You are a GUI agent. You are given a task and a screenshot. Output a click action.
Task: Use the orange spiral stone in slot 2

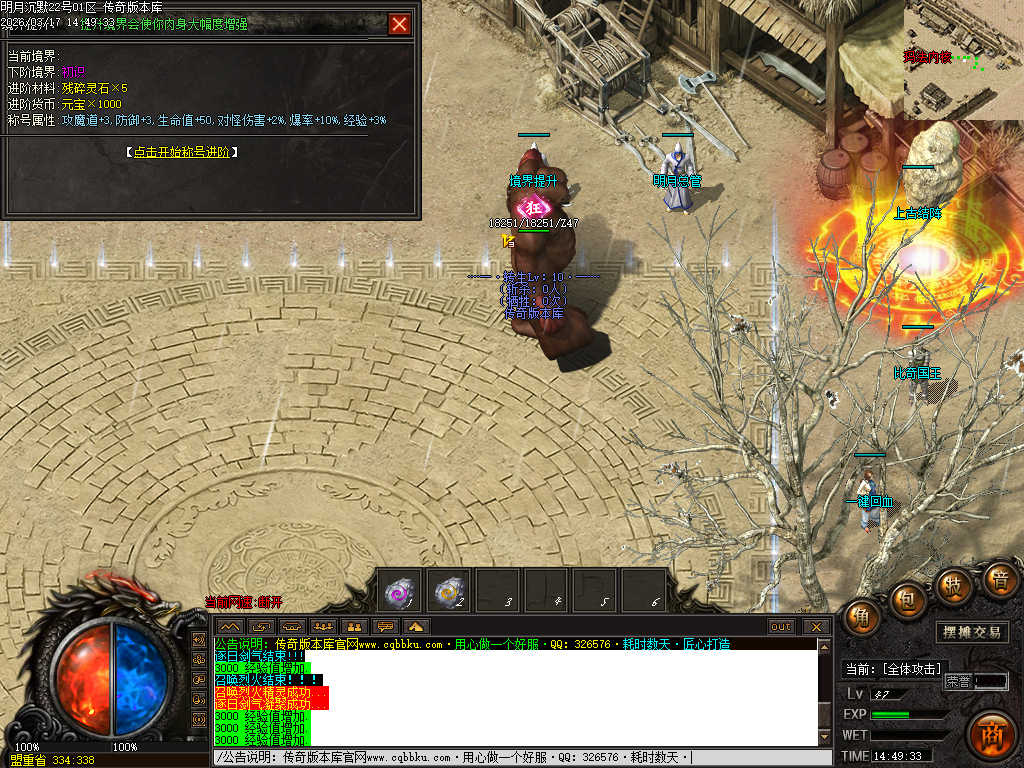pos(449,591)
